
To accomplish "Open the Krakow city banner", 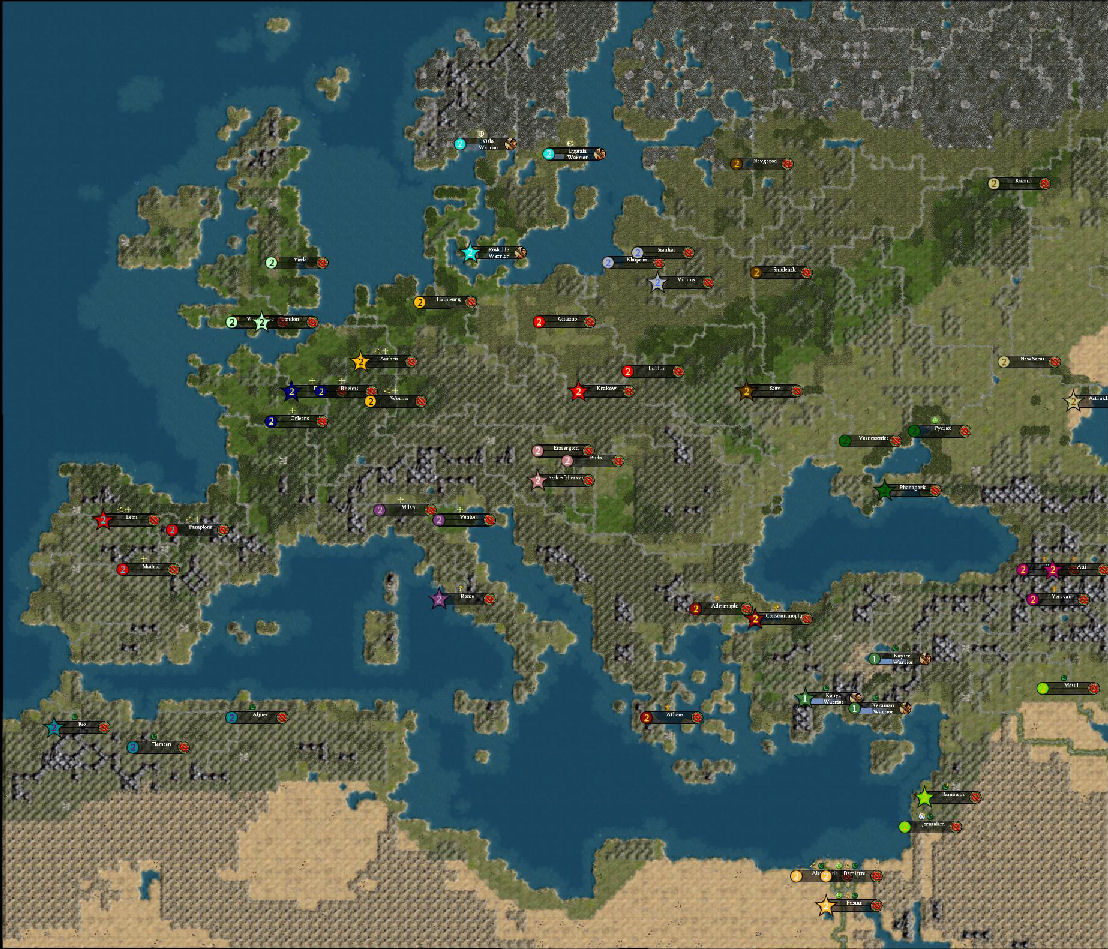I will (x=606, y=391).
